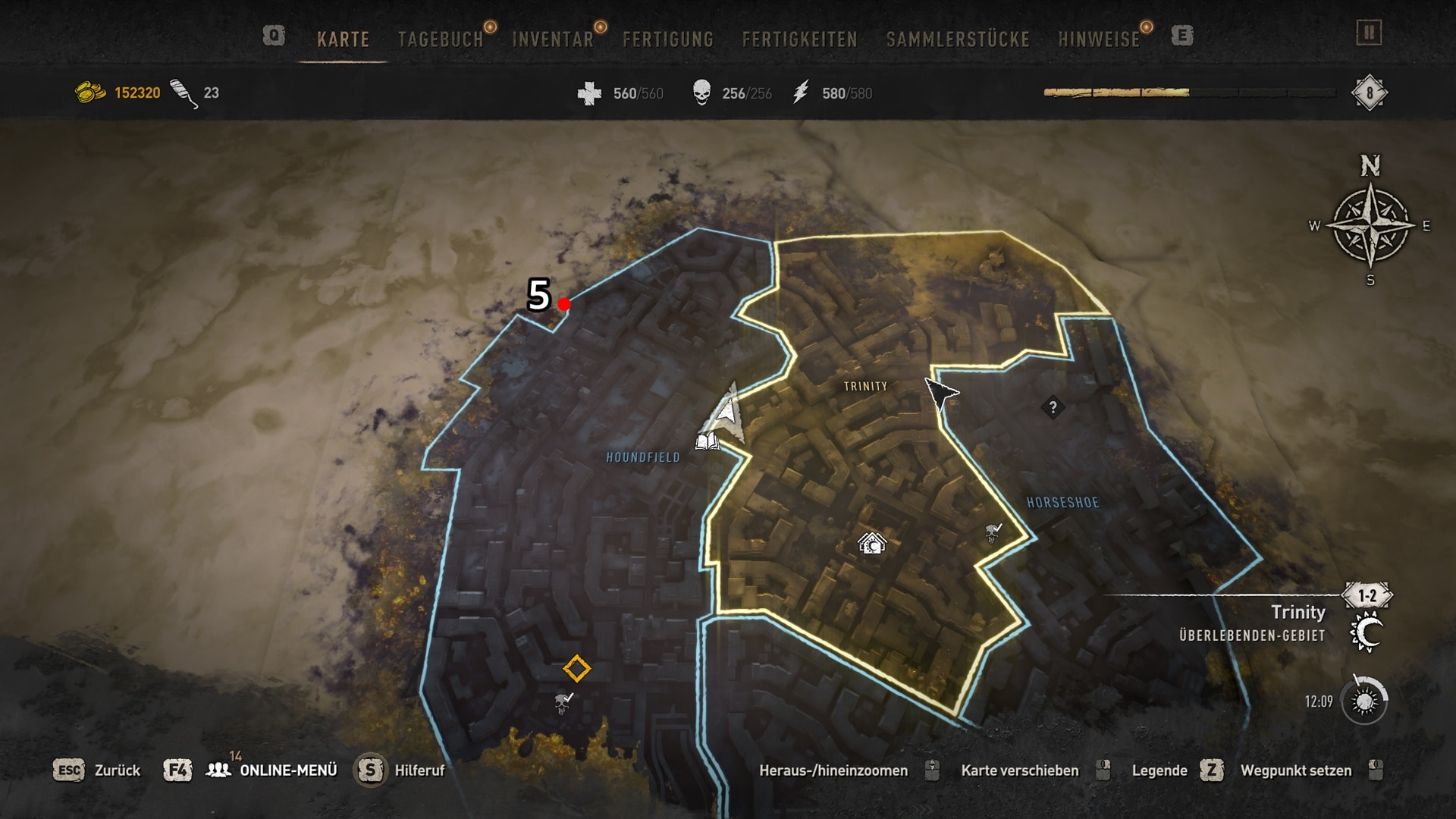This screenshot has height=819, width=1456.
Task: Click the open book marker in Houndfield
Action: pos(707,441)
